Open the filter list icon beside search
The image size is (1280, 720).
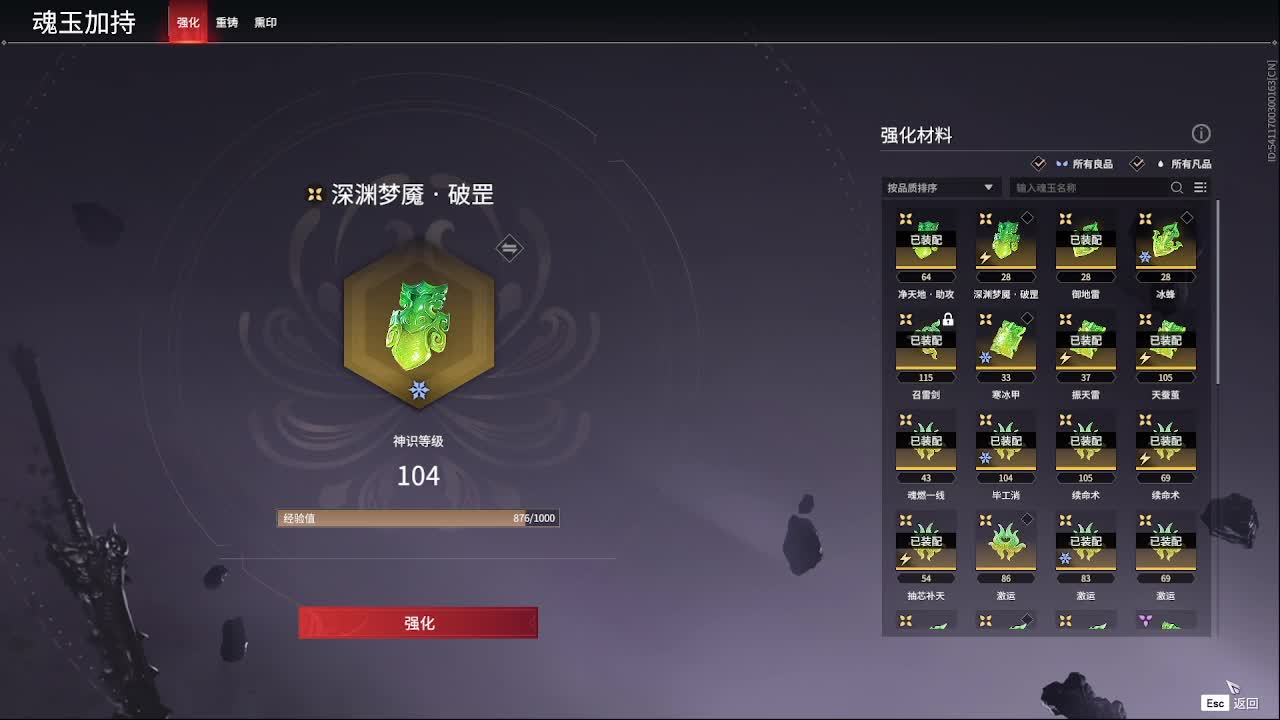pyautogui.click(x=1200, y=187)
